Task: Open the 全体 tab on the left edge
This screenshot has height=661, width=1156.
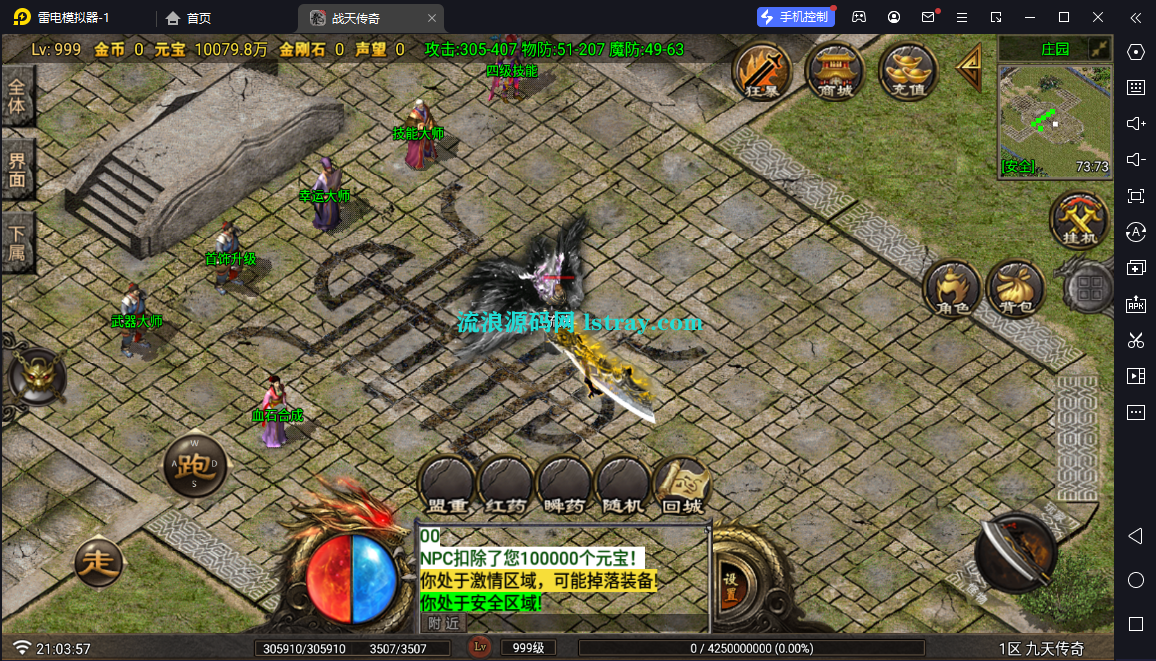Action: click(x=17, y=96)
